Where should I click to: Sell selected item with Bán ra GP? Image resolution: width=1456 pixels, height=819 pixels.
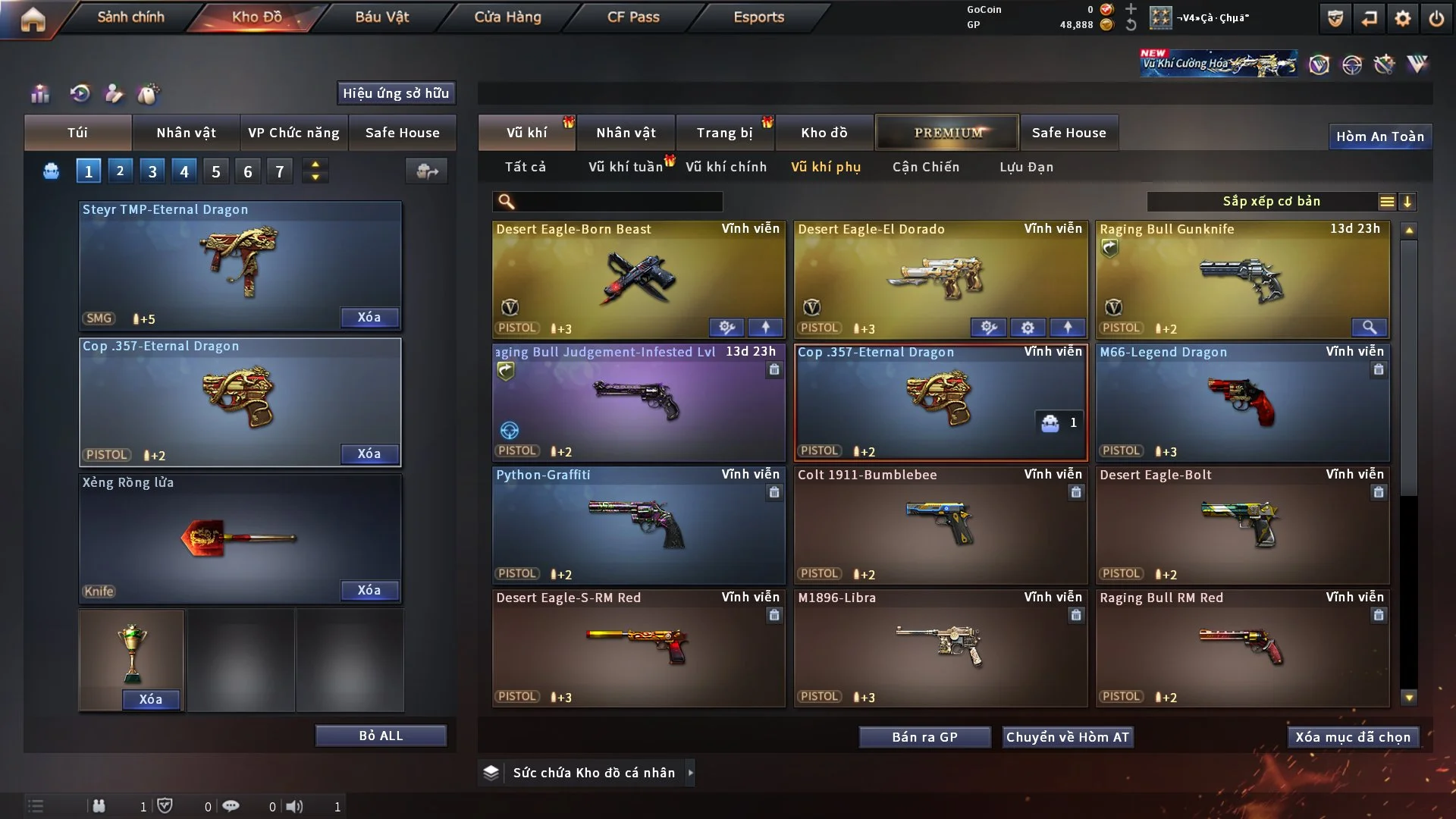pos(924,737)
